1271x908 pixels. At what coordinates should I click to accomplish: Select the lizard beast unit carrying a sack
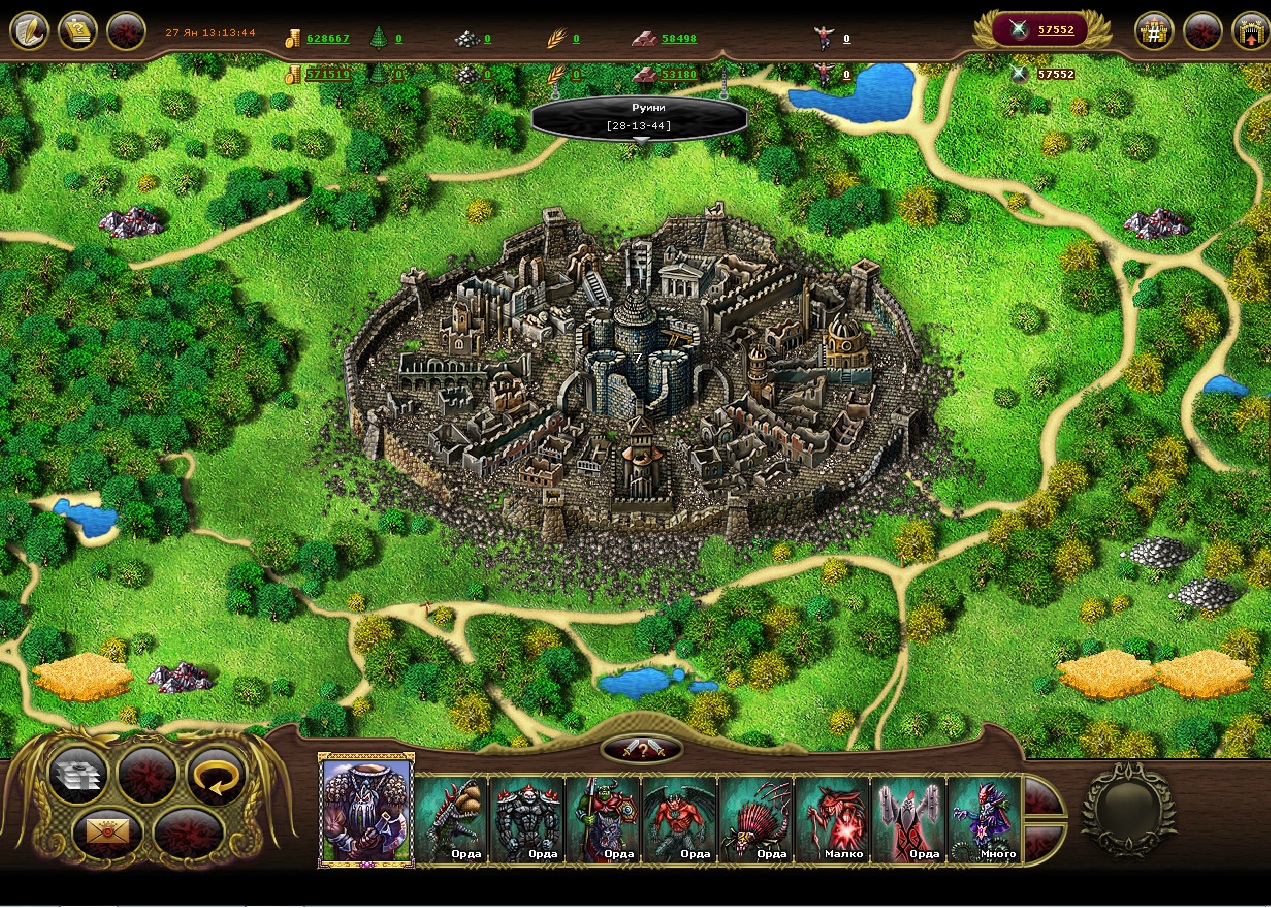[x=451, y=819]
